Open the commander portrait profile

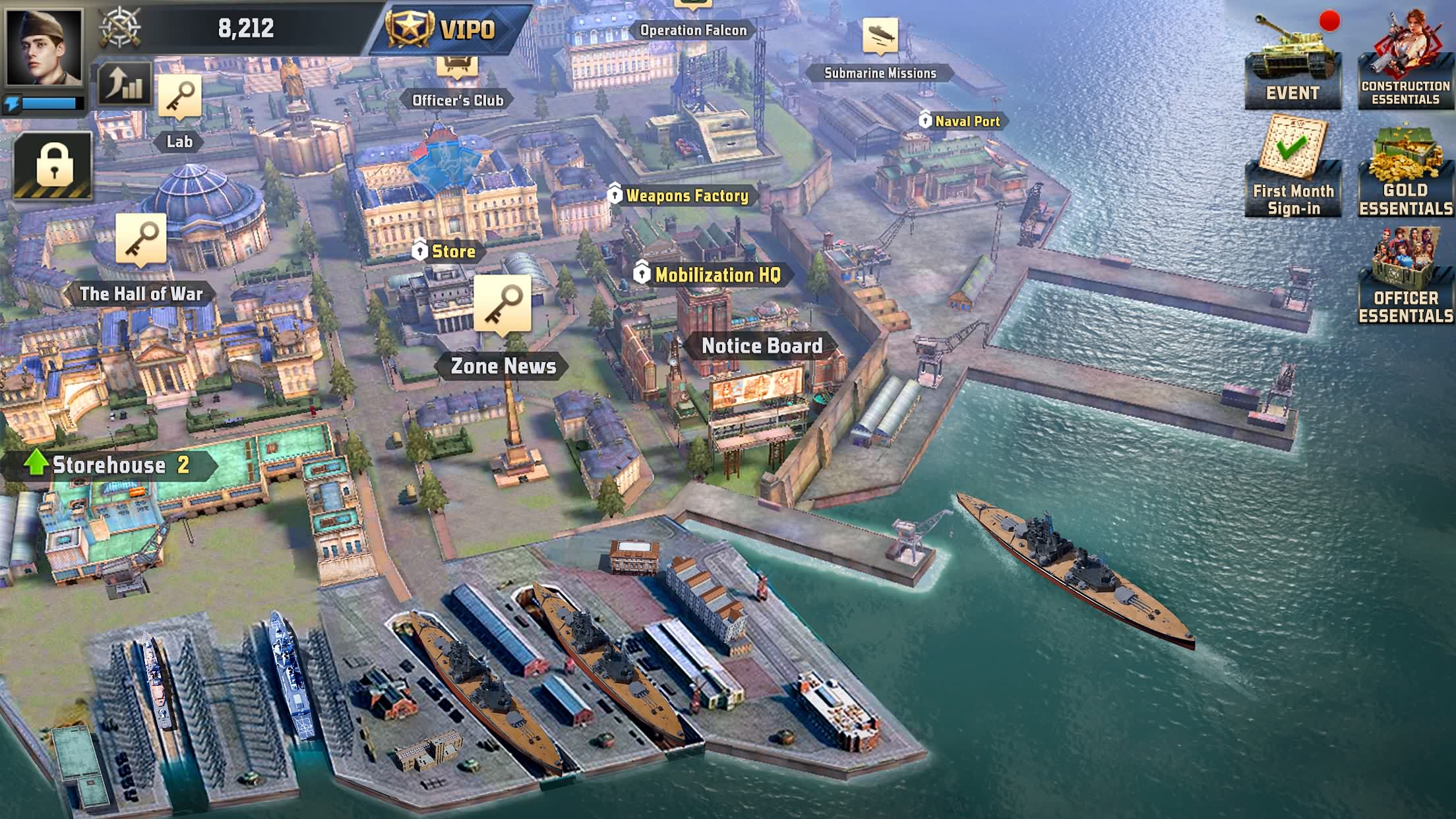[44, 46]
